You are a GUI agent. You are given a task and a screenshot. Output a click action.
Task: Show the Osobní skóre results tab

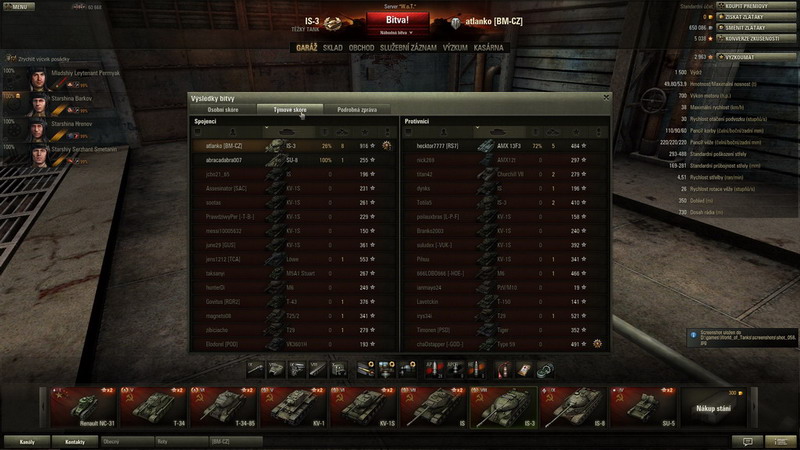point(223,108)
